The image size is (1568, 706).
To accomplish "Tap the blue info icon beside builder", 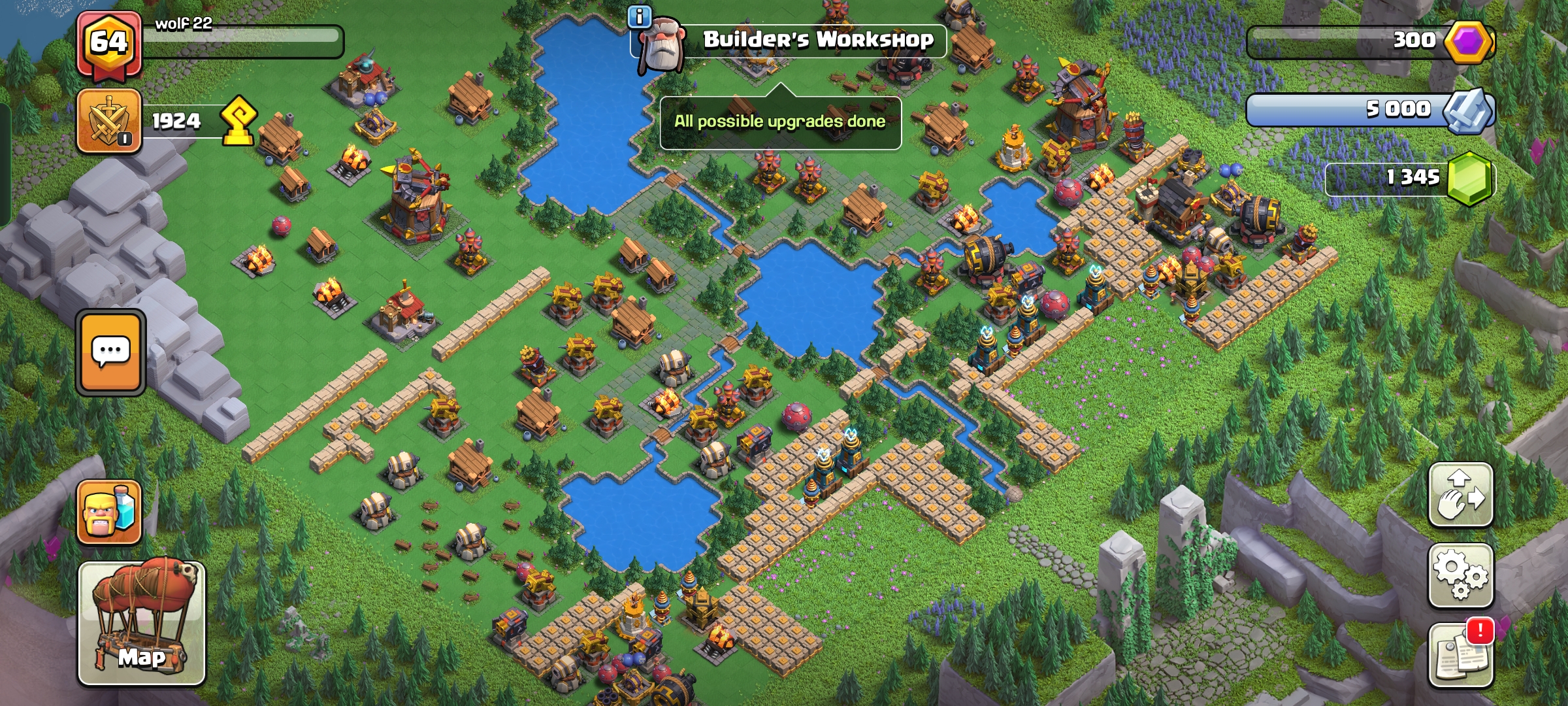I will 639,16.
